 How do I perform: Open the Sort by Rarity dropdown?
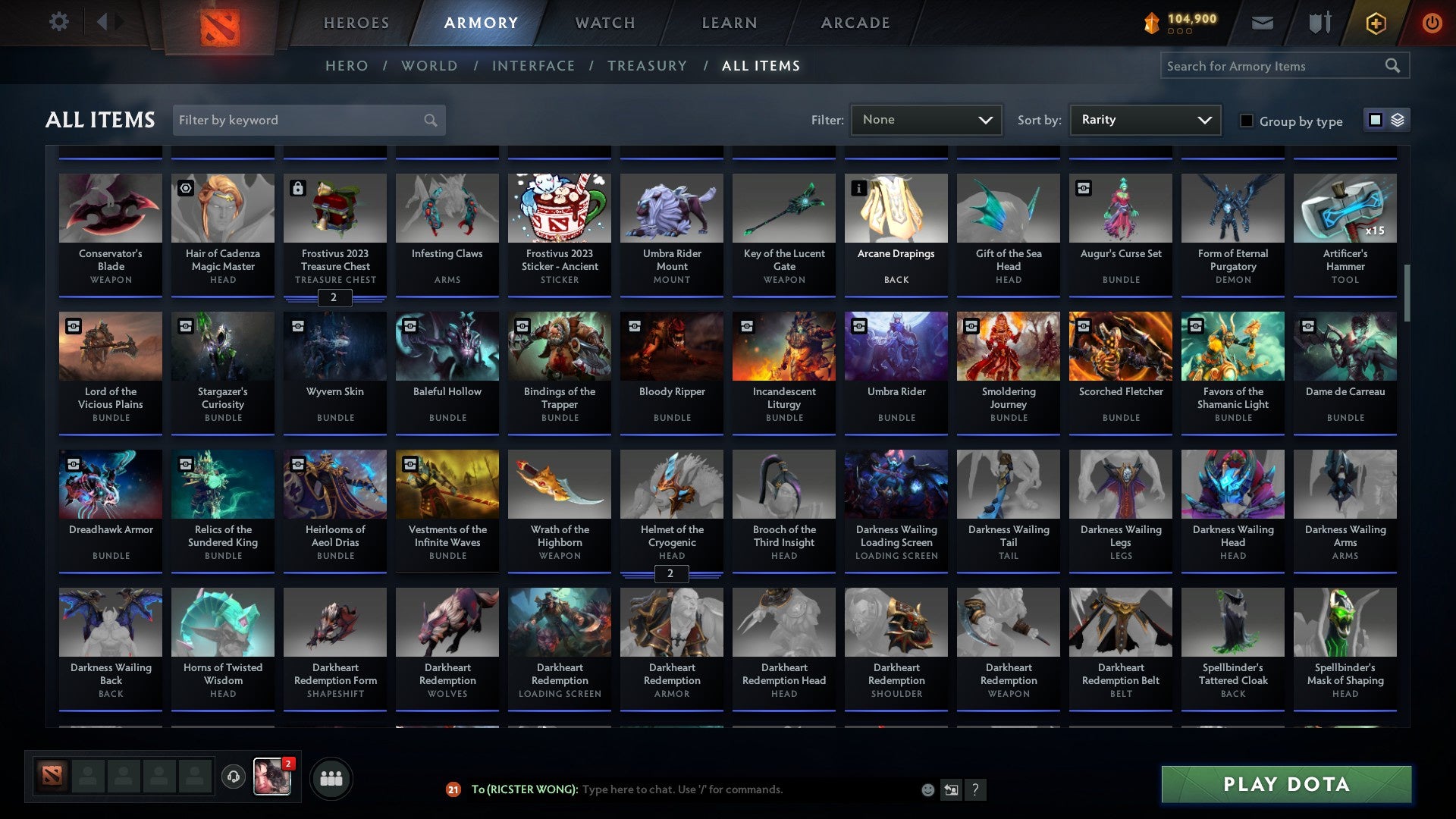coord(1144,119)
